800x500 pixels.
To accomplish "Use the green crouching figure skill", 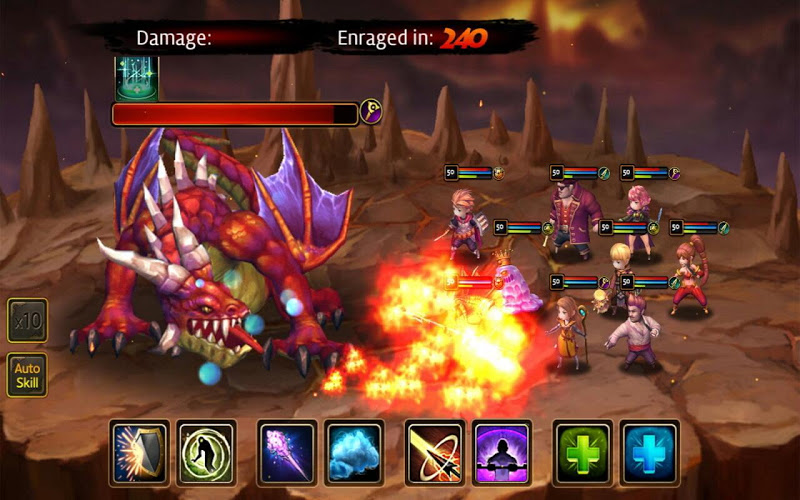I will pos(206,452).
